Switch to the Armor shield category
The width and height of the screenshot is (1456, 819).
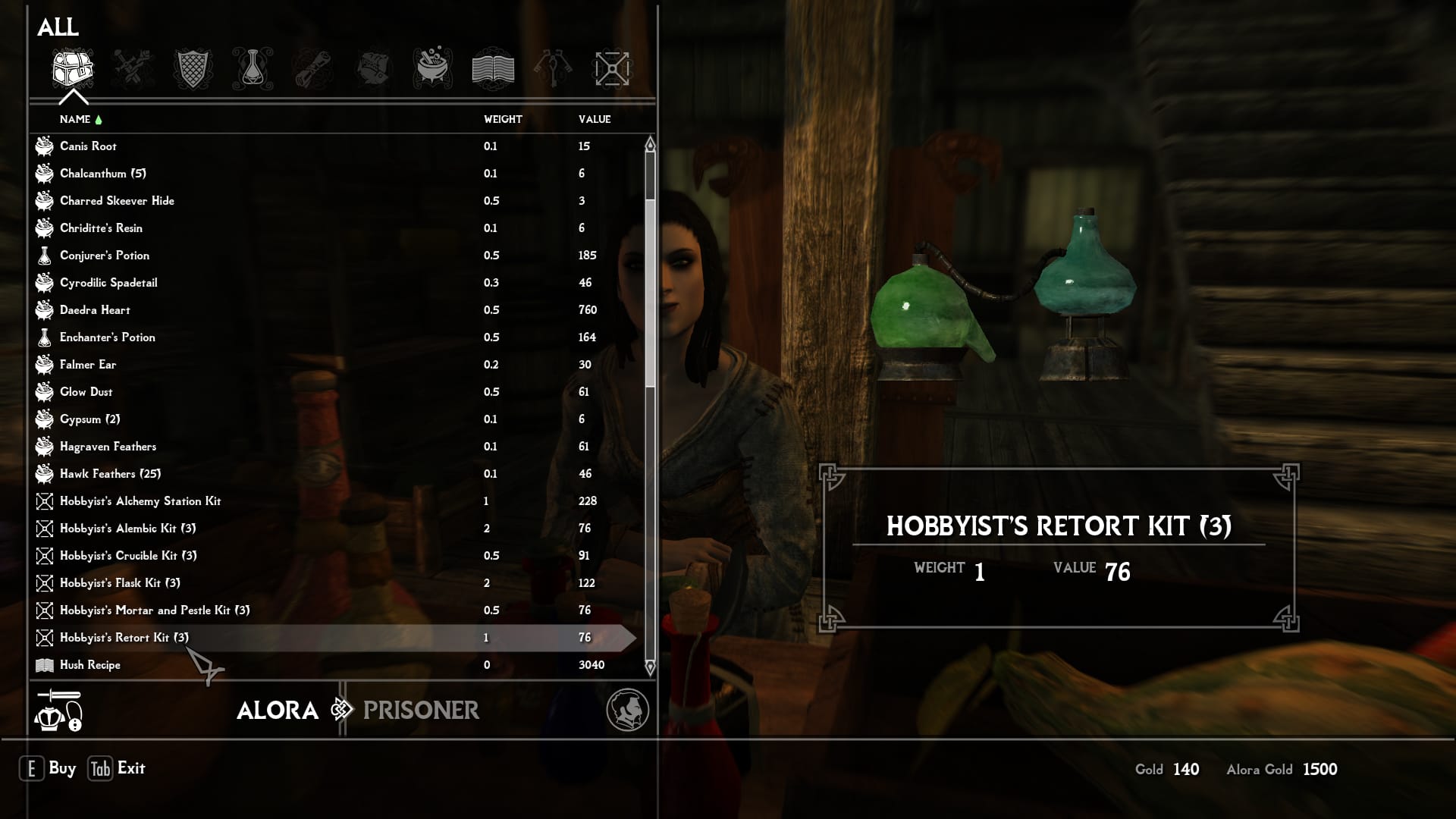pos(192,69)
